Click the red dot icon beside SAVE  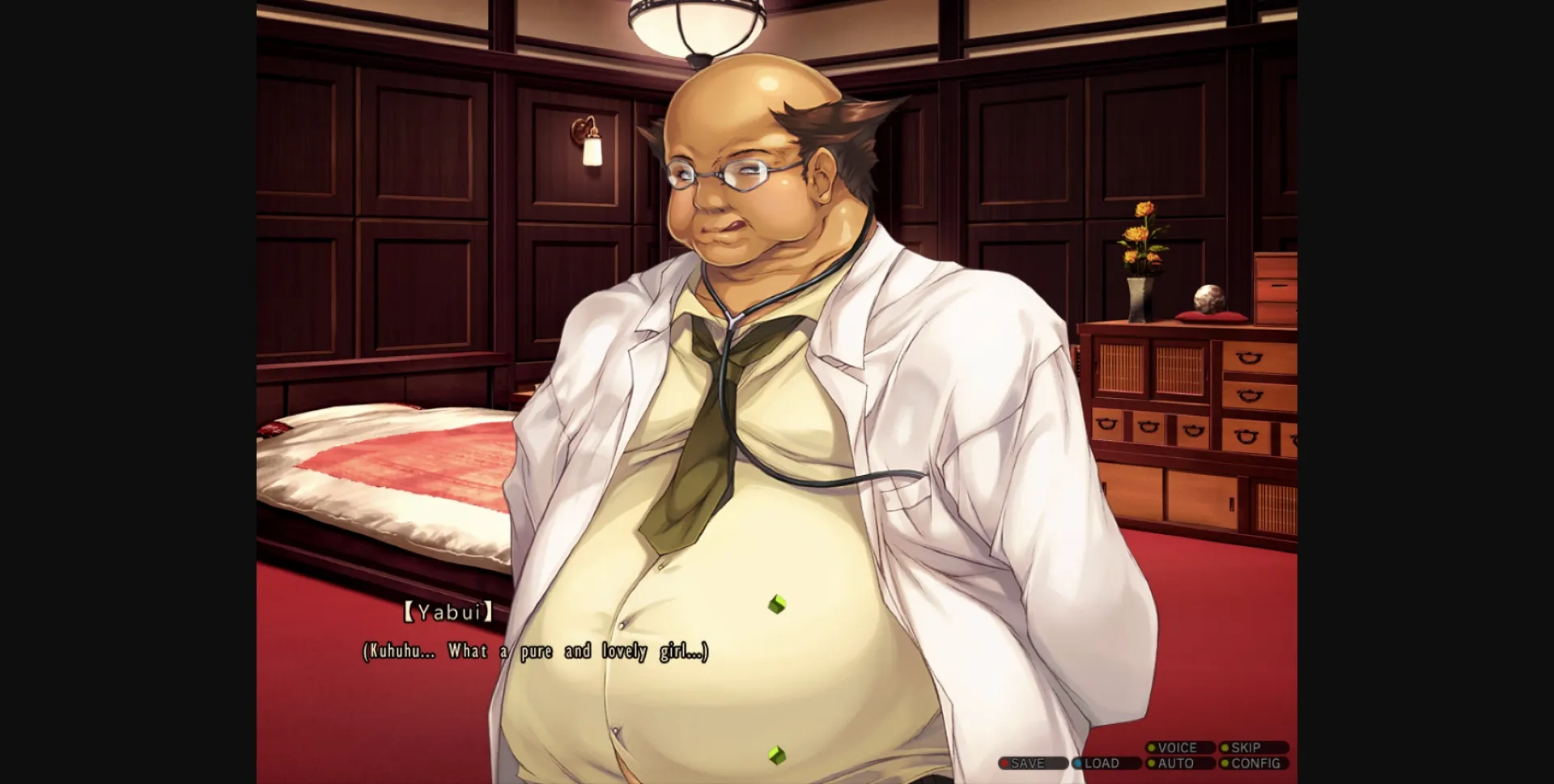click(x=1004, y=763)
